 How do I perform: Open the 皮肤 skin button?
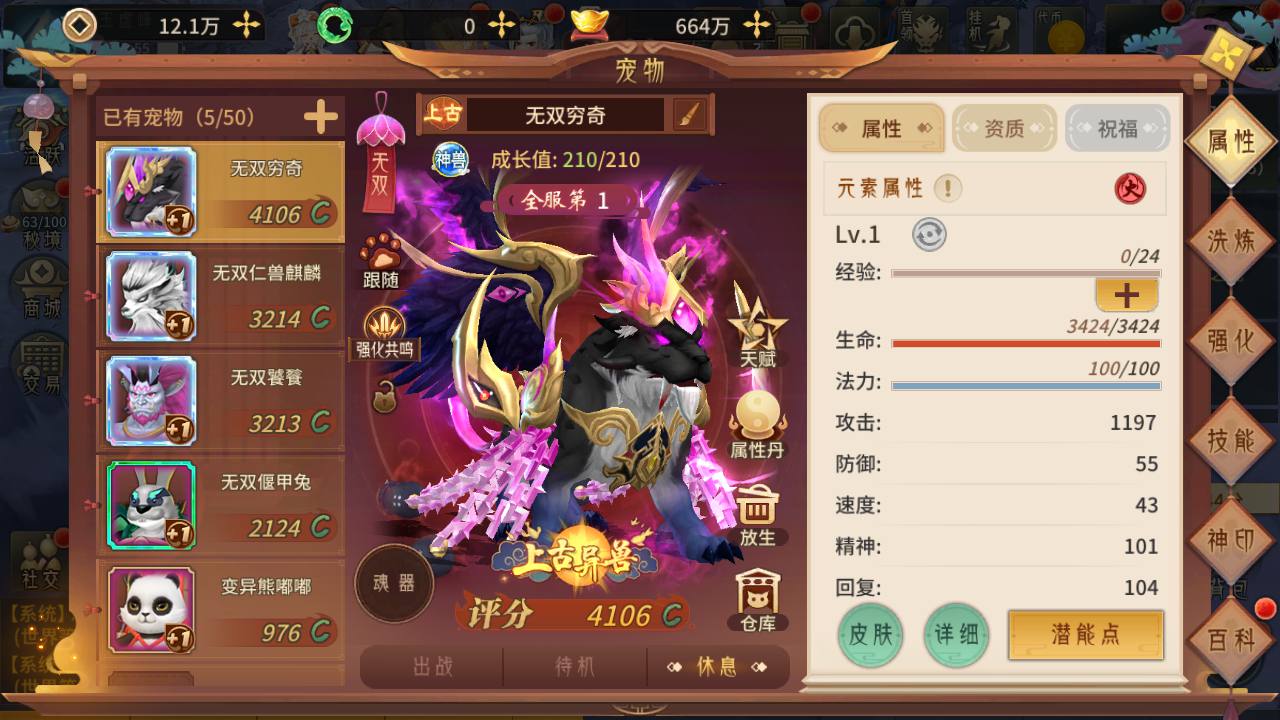870,635
